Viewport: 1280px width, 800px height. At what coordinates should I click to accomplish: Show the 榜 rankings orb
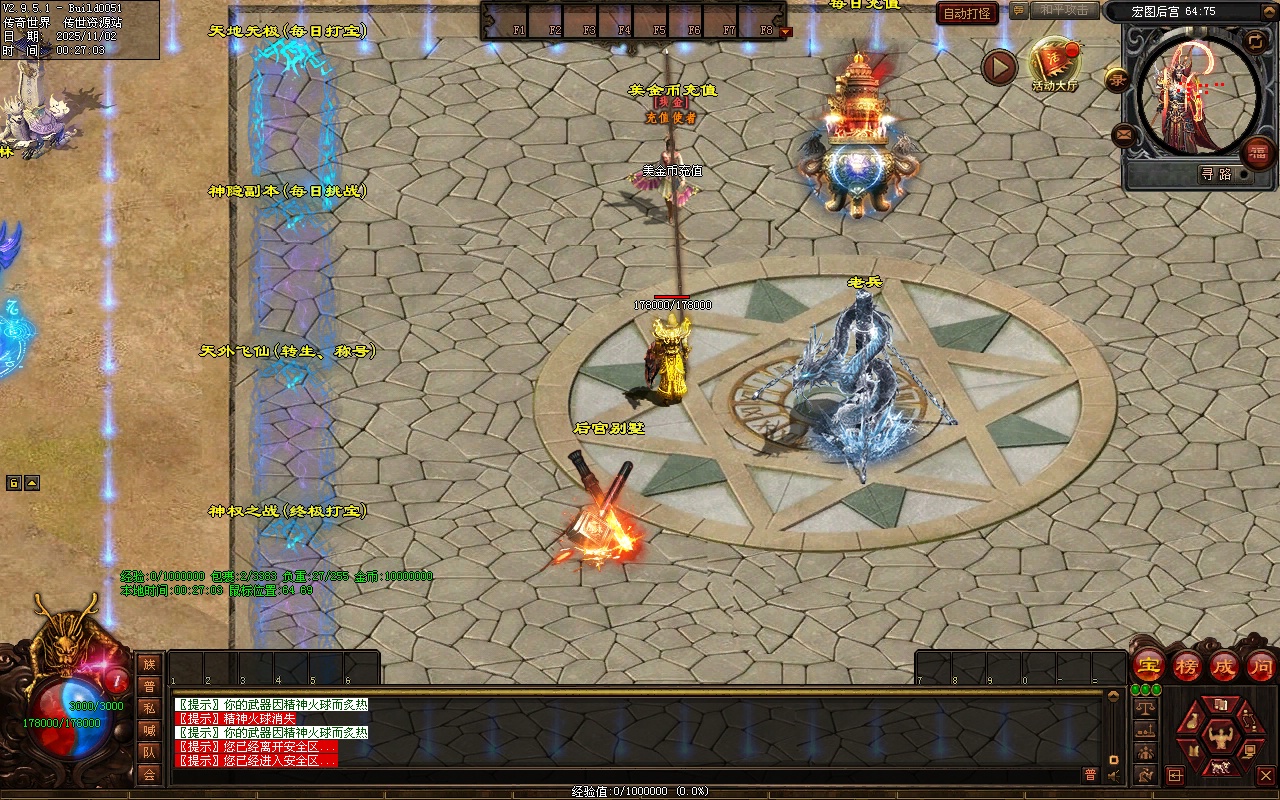tap(1186, 665)
